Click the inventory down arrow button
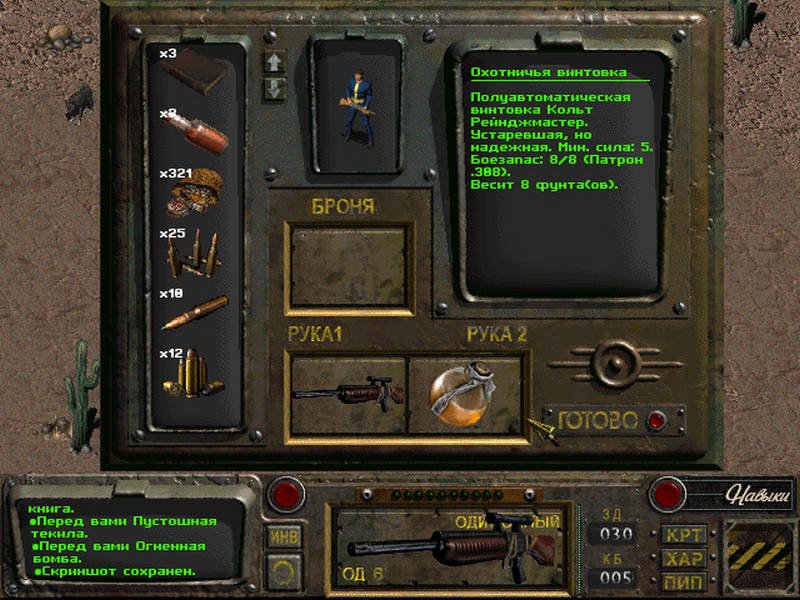This screenshot has height=600, width=800. [x=275, y=88]
